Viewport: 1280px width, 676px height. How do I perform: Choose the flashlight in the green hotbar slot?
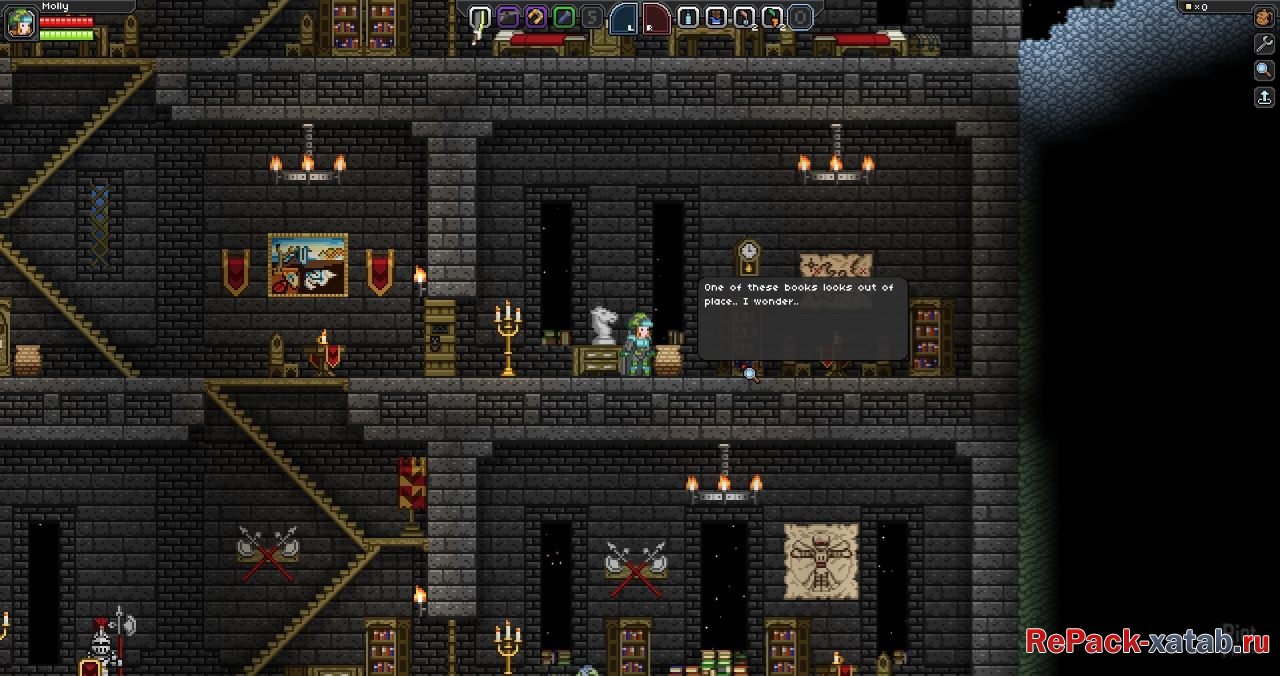[565, 17]
